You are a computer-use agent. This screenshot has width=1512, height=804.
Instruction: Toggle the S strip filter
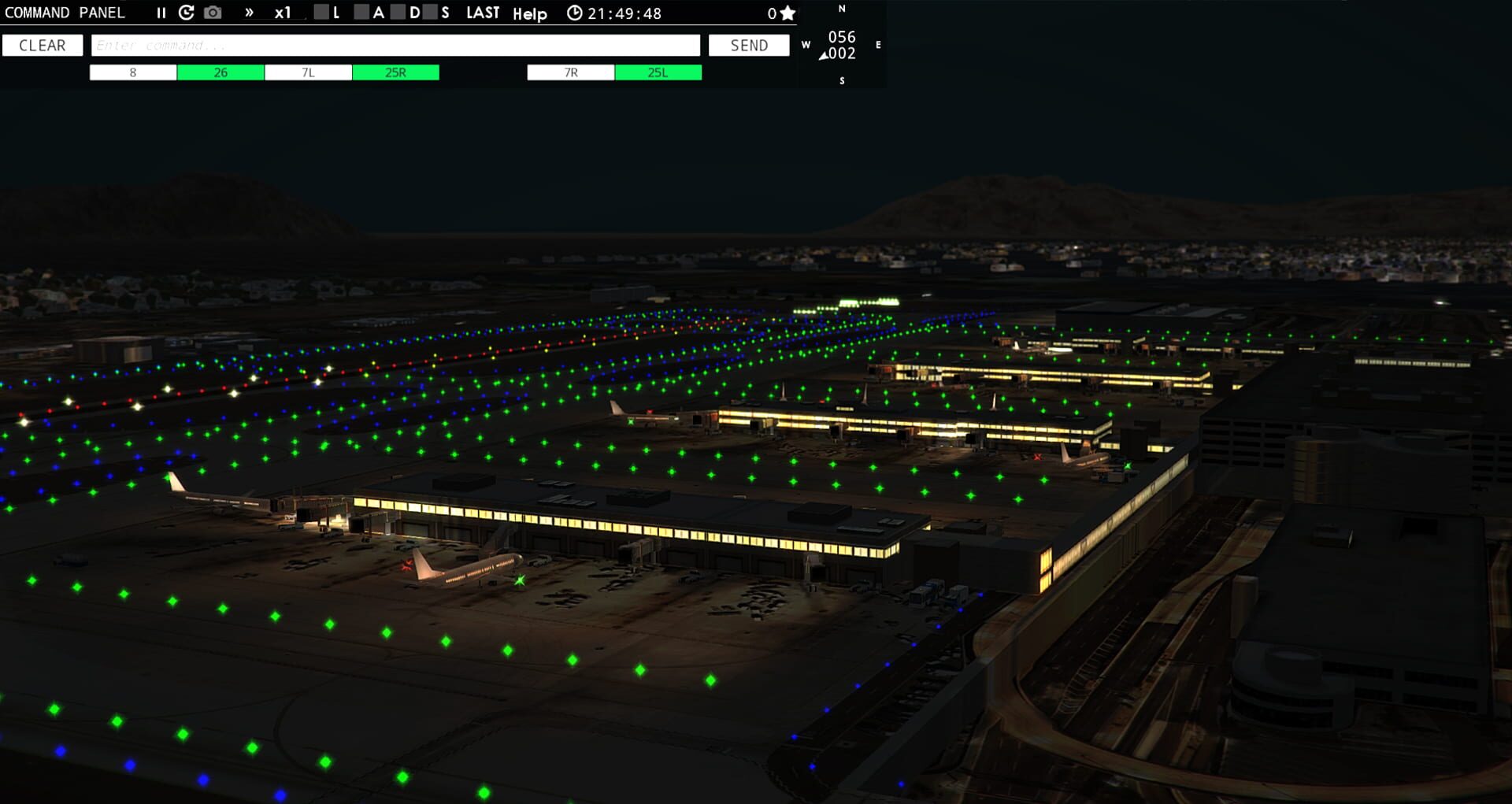tap(428, 13)
